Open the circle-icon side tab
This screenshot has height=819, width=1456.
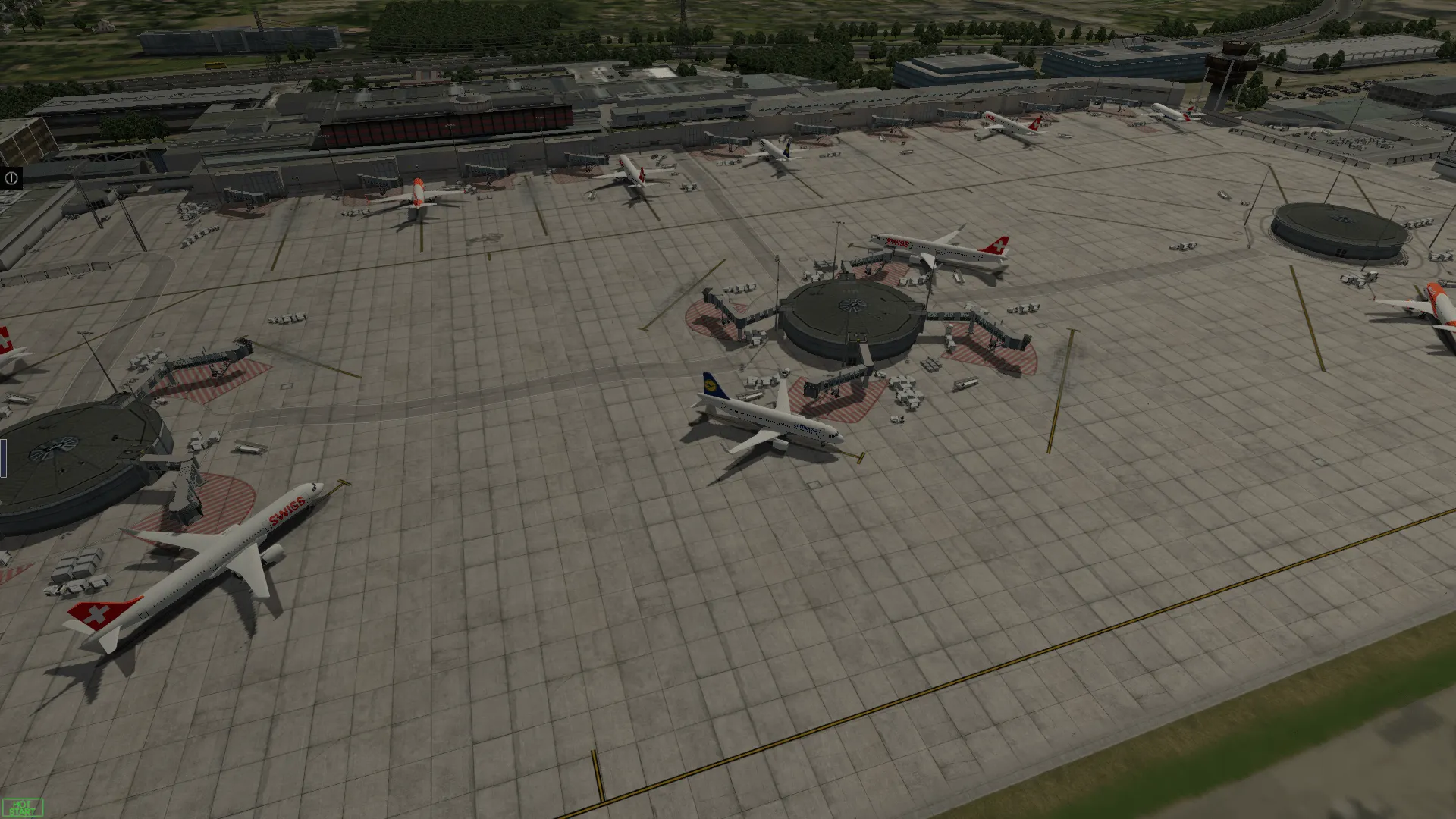pyautogui.click(x=11, y=178)
